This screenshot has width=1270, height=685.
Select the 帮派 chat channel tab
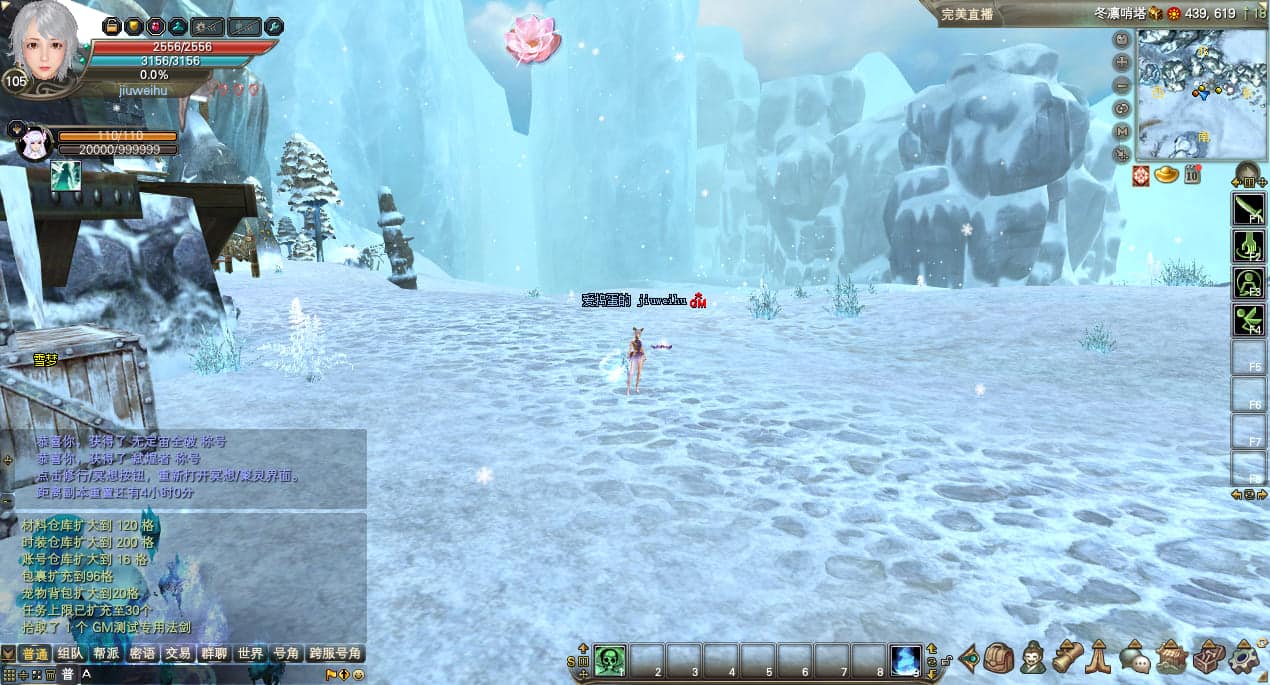tap(106, 653)
